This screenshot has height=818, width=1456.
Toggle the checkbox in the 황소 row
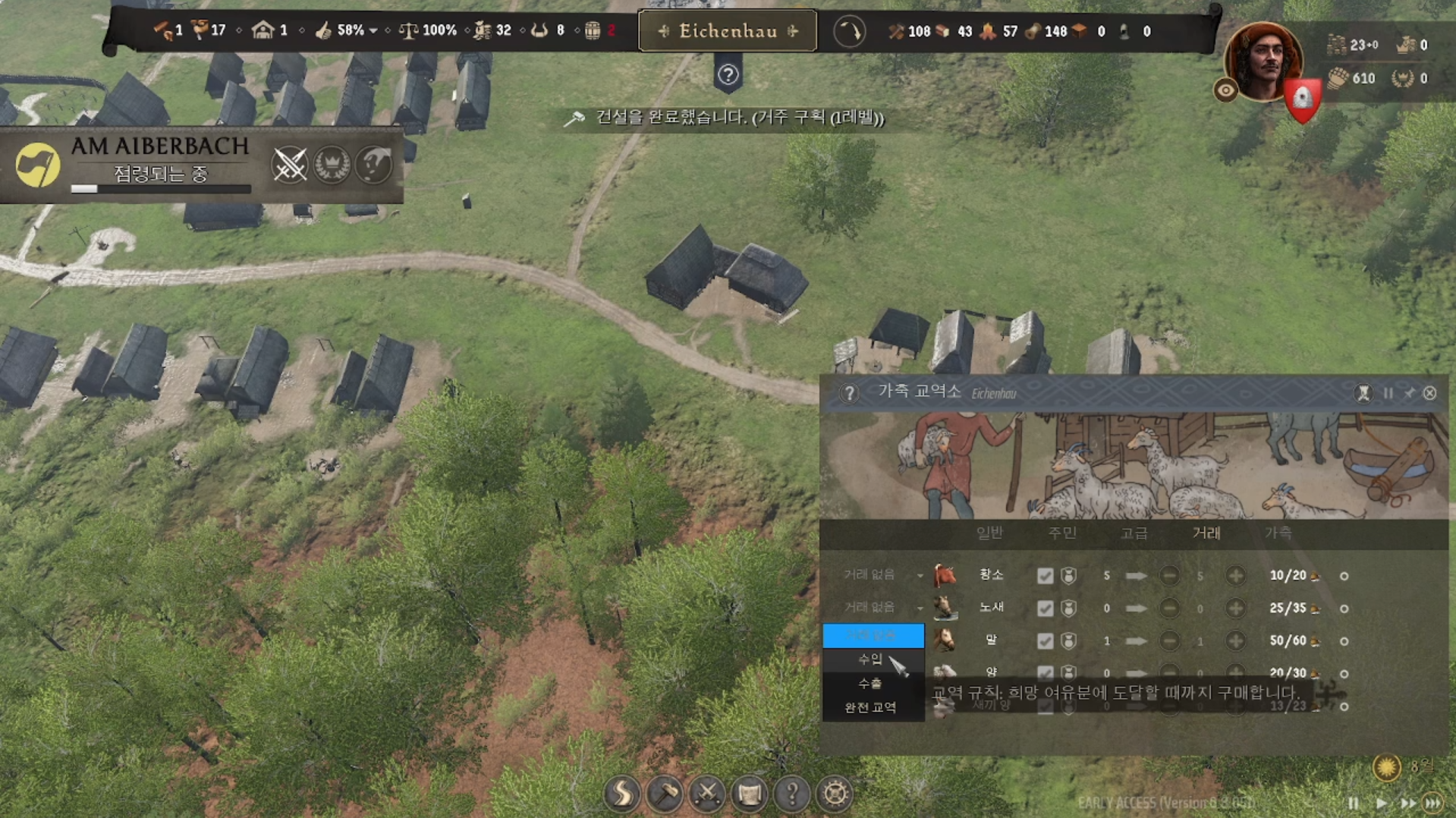1045,576
